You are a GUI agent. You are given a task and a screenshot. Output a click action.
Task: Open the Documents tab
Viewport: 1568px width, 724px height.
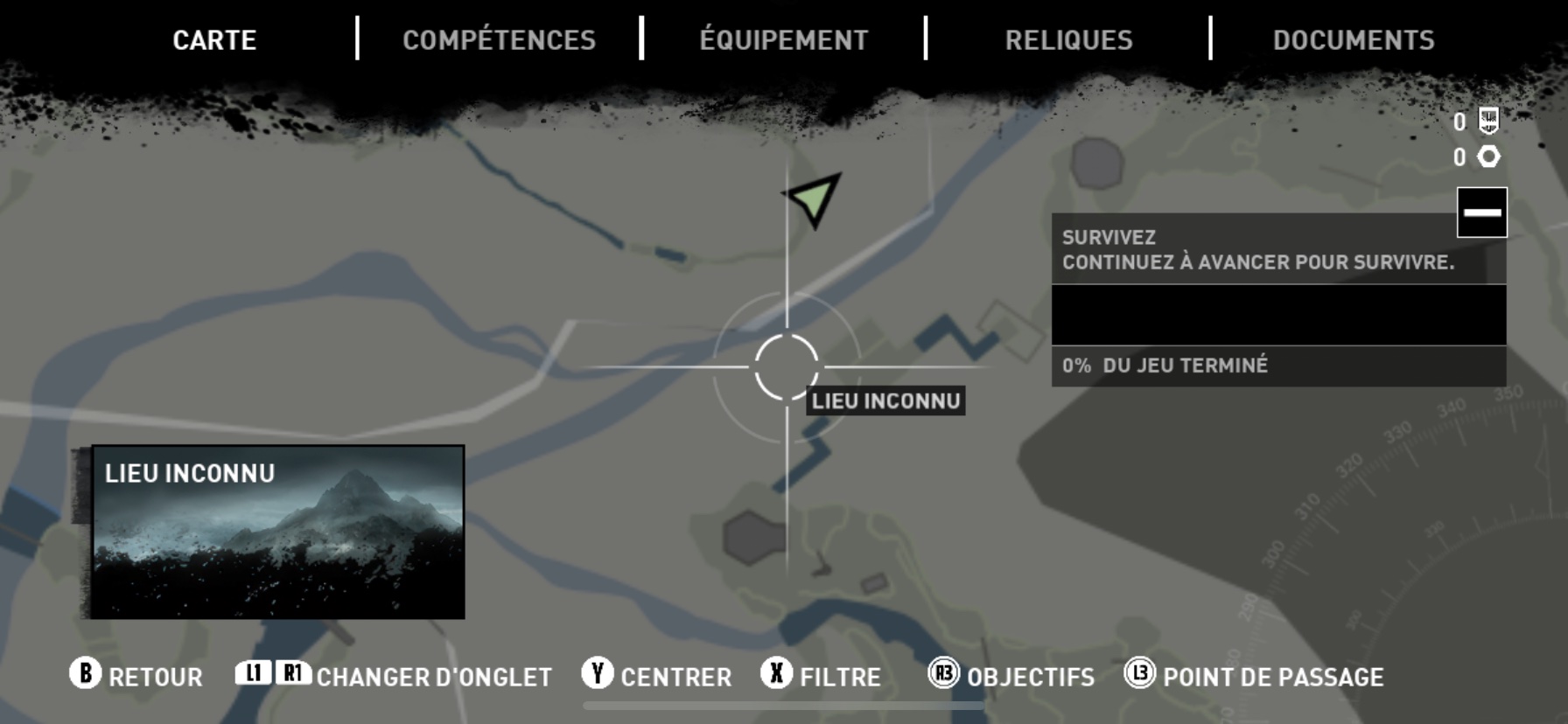coord(1354,40)
